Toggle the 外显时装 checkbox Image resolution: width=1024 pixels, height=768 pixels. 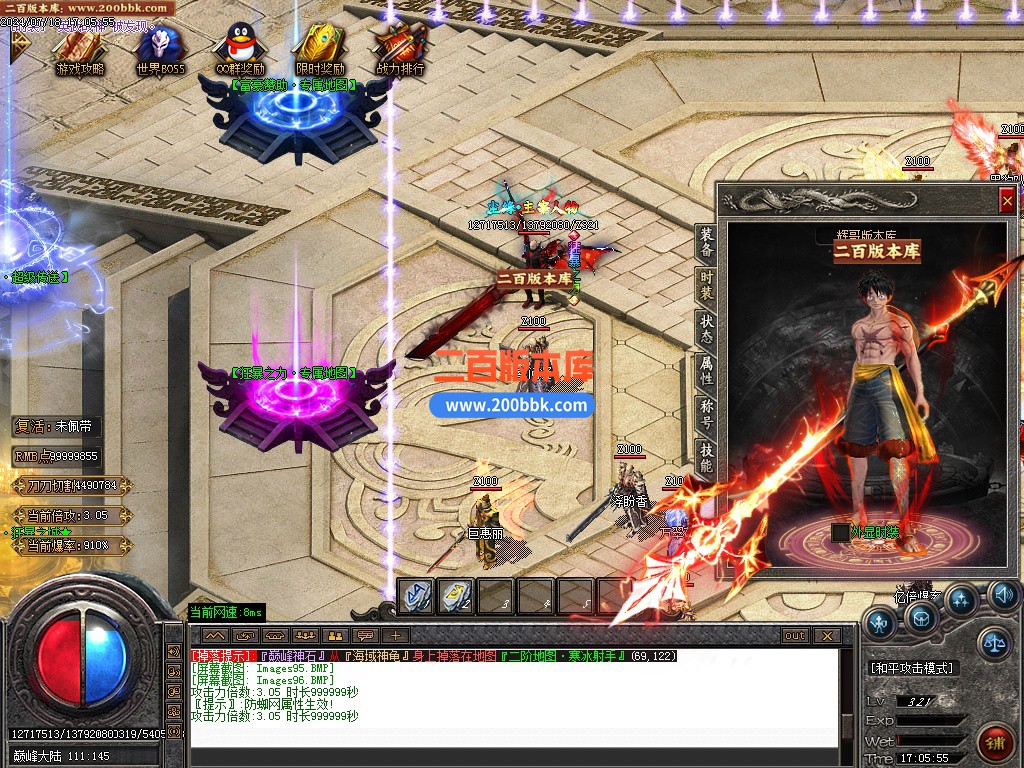[x=840, y=532]
